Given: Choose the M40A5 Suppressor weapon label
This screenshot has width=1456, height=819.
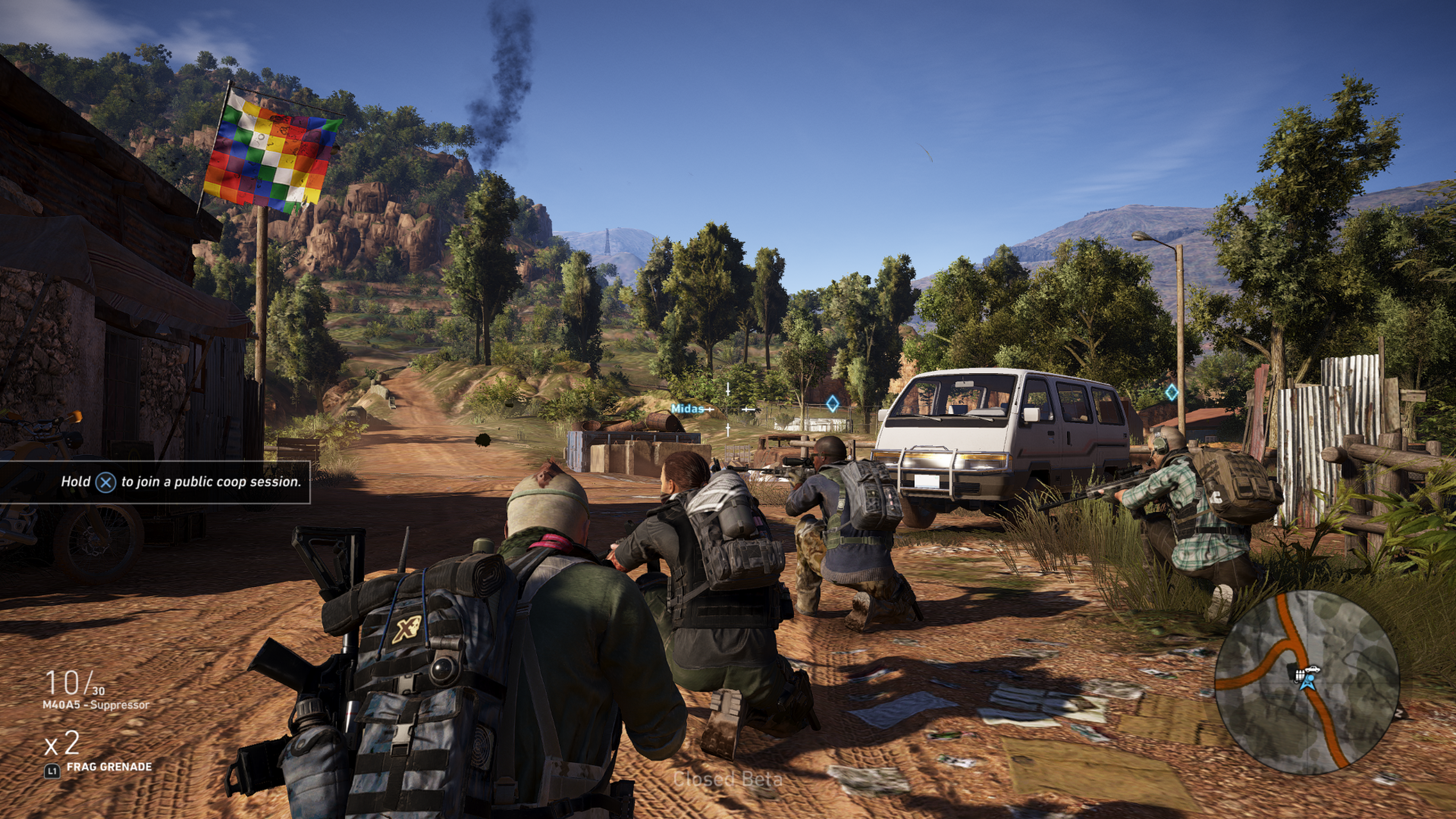Looking at the screenshot, I should [96, 705].
